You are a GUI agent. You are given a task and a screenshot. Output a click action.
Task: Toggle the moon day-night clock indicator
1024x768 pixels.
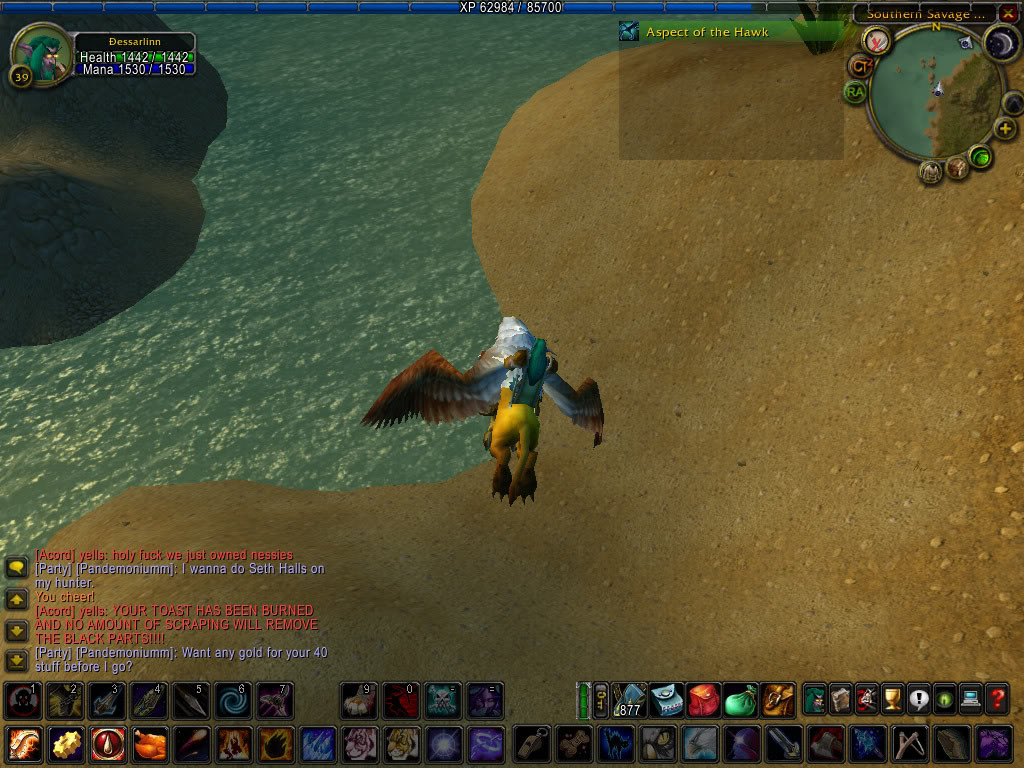point(1000,43)
